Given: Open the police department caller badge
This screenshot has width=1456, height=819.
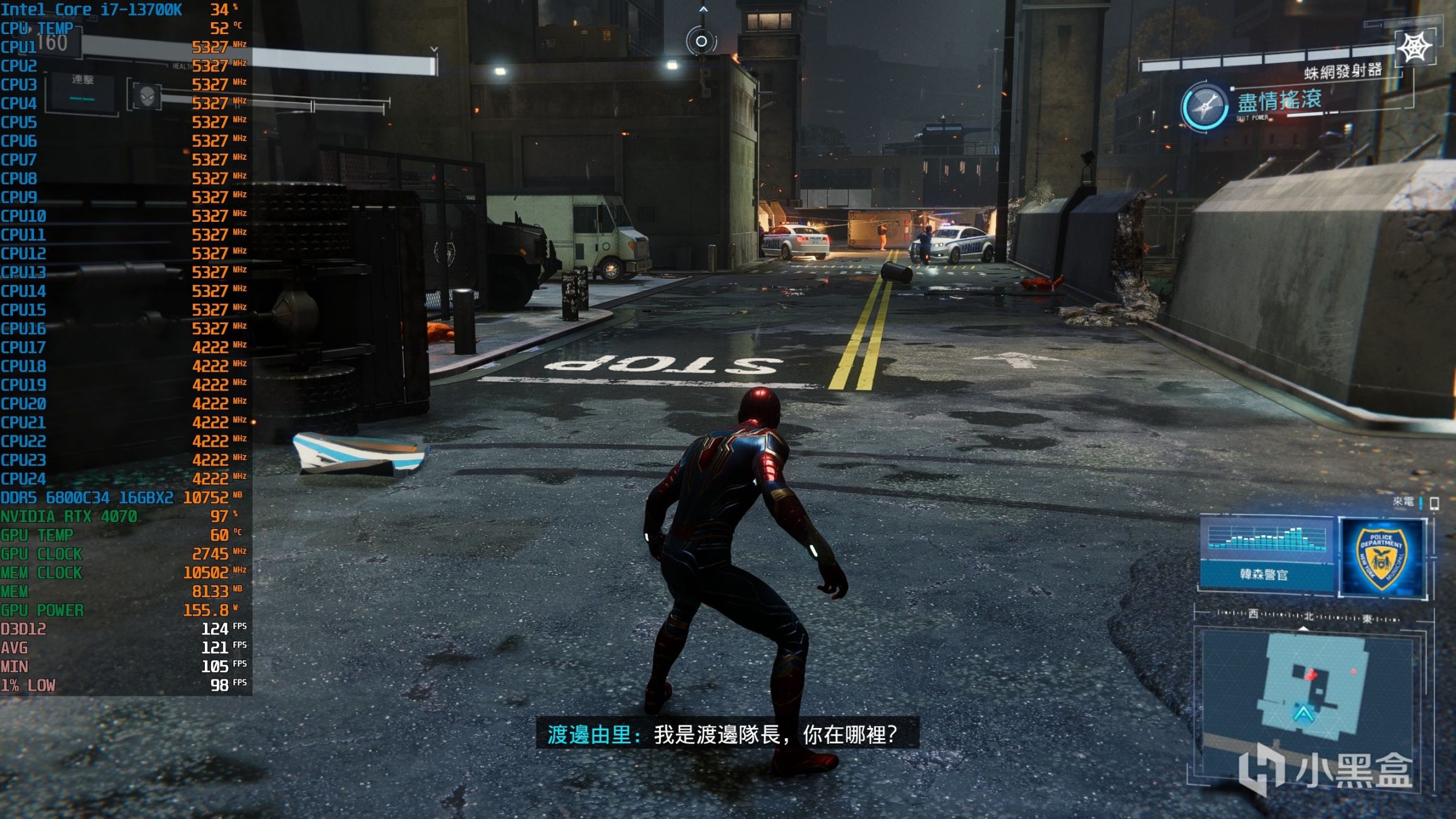Looking at the screenshot, I should (x=1382, y=557).
